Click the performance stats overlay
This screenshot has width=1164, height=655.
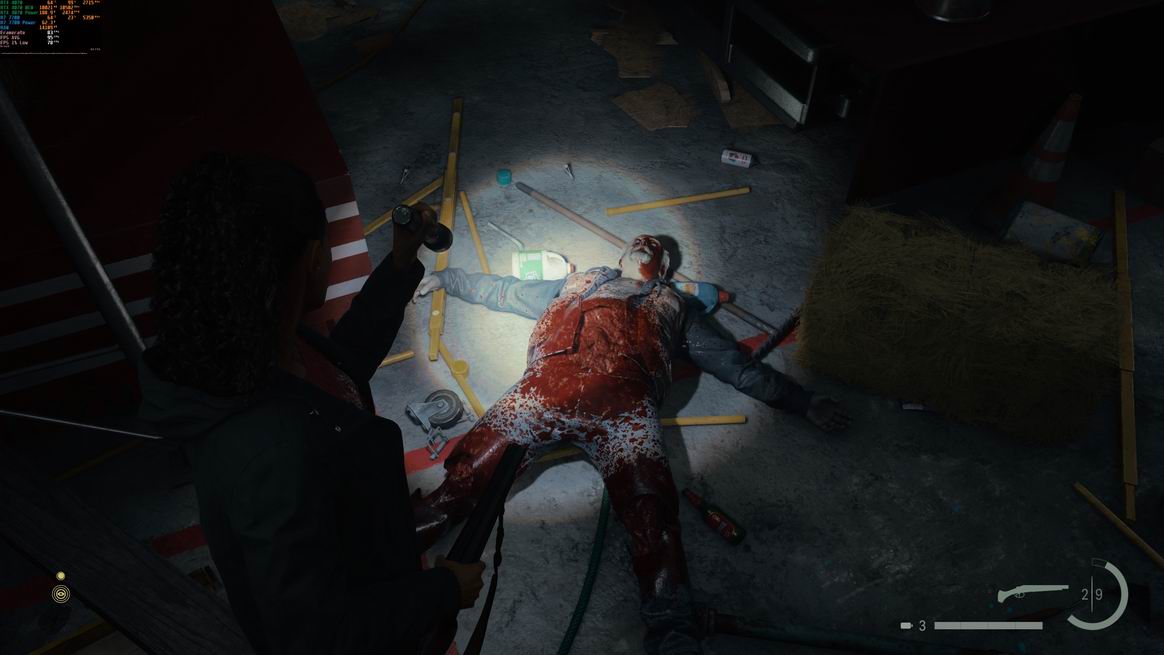[x=50, y=25]
